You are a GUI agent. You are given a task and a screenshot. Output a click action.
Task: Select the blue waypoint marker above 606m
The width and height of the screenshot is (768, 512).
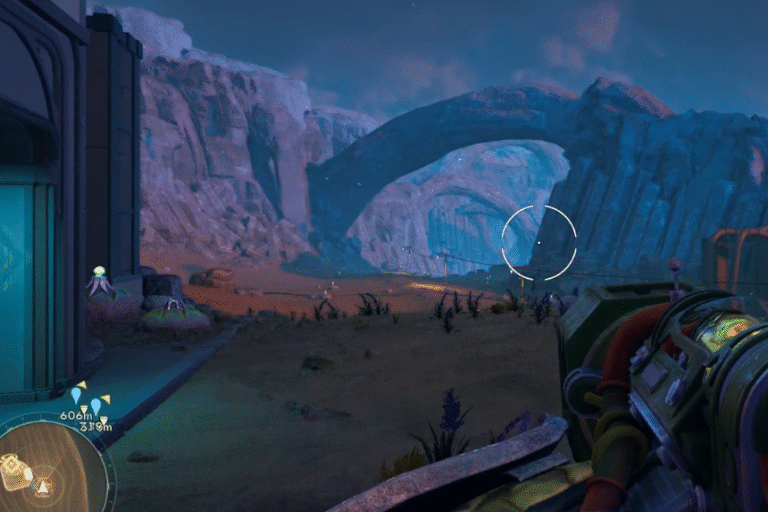(x=75, y=394)
